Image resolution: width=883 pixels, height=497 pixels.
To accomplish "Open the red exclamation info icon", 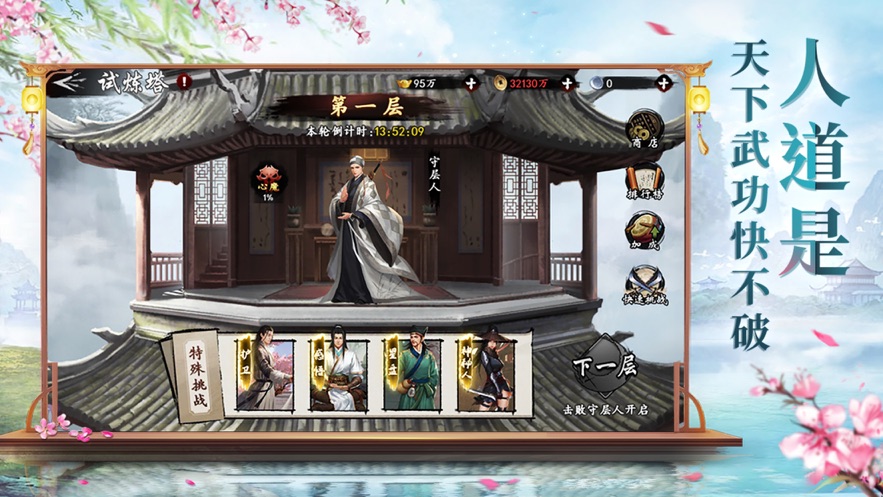I will point(184,82).
